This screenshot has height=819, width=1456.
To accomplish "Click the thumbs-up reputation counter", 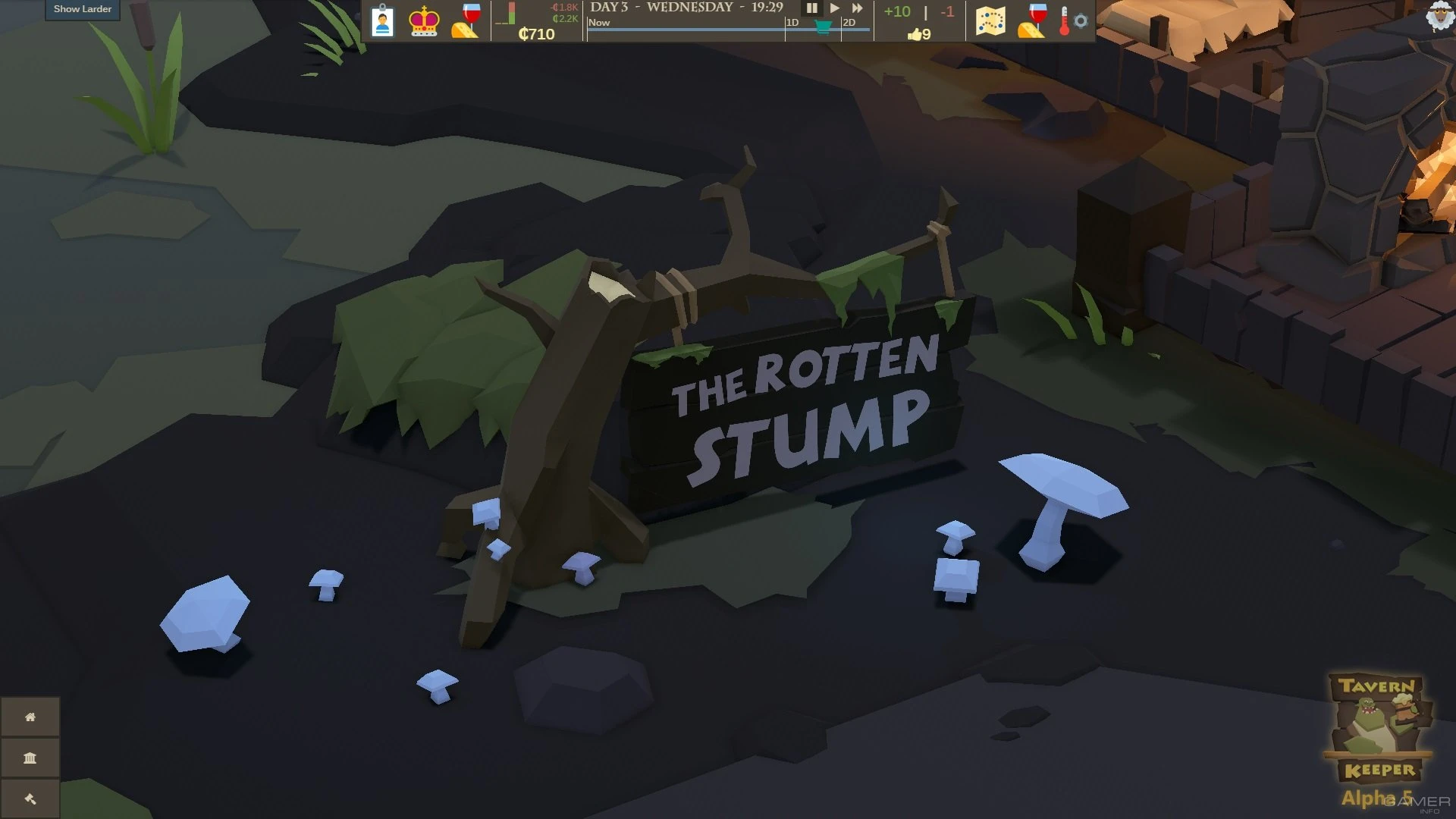I will (918, 33).
